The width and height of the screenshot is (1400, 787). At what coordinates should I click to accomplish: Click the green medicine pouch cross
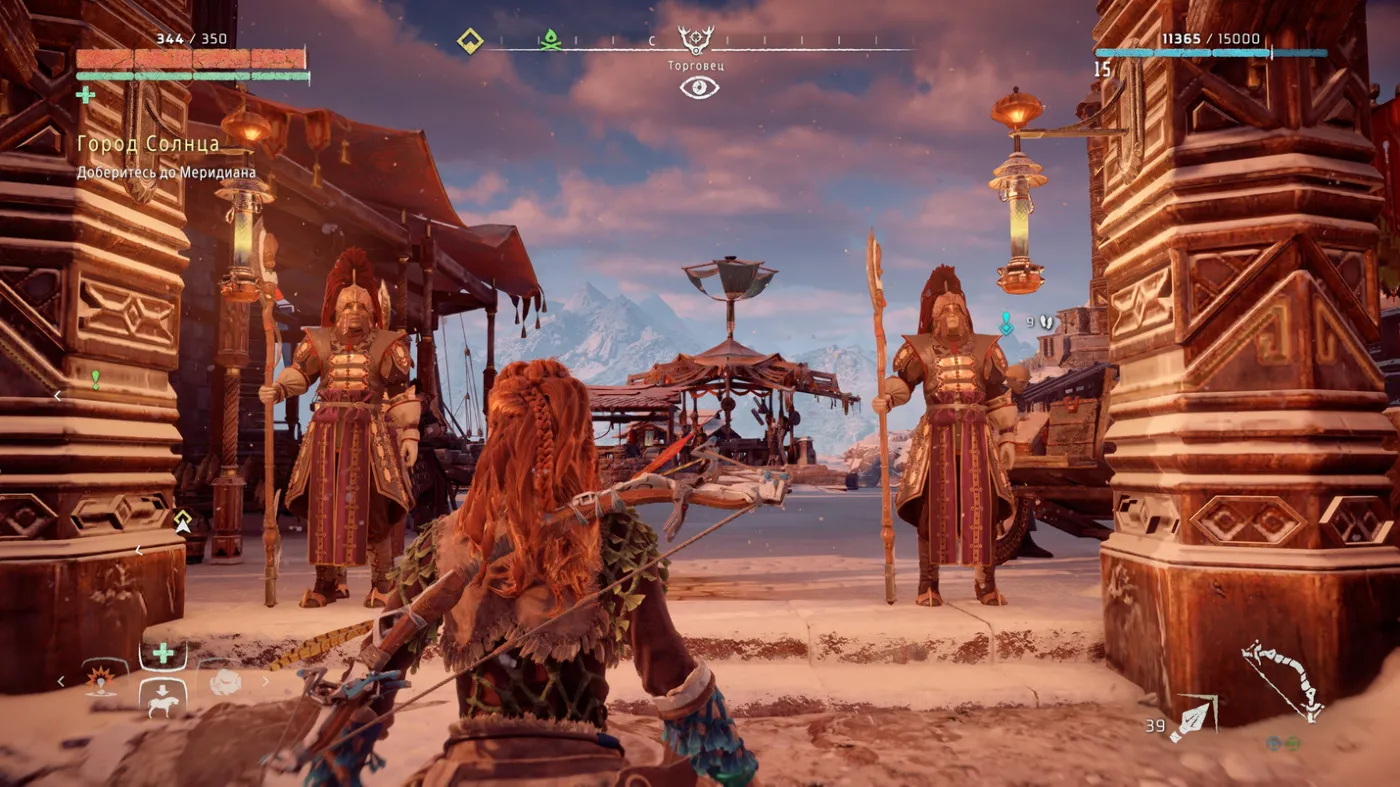coord(86,95)
